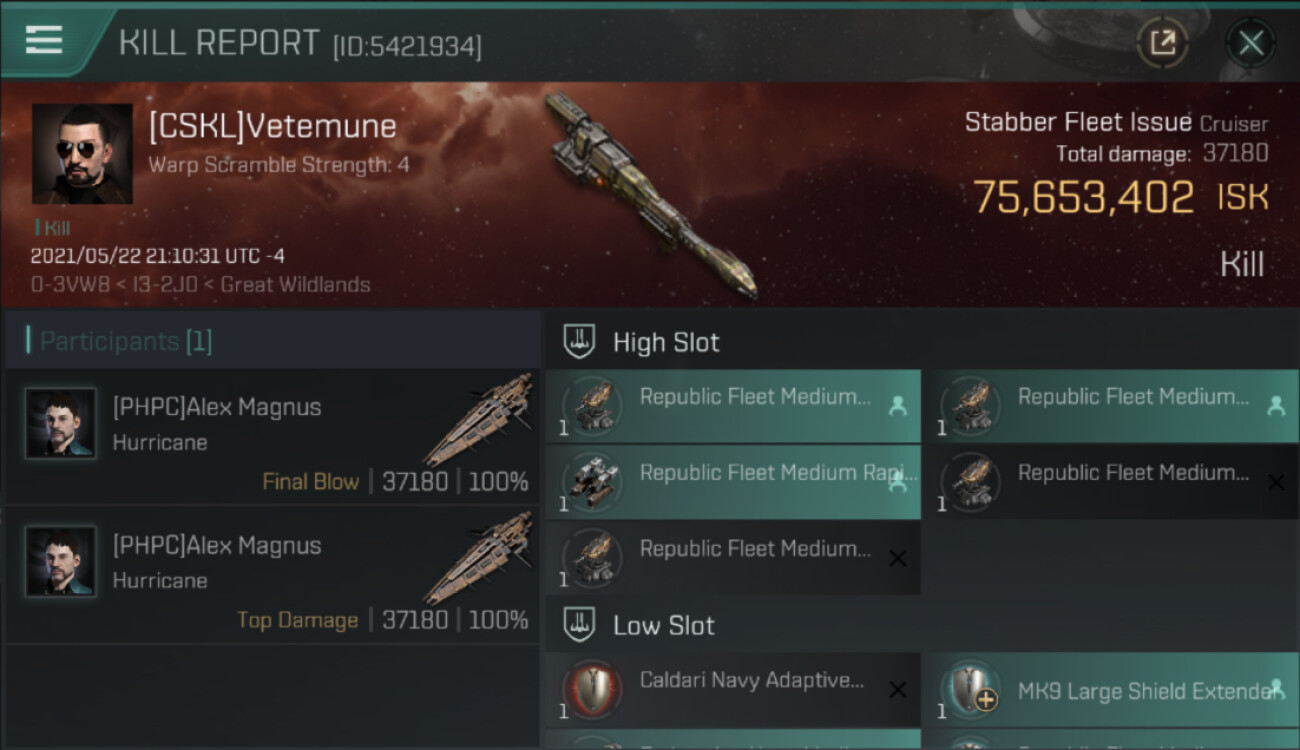Expand the Low Slot section header
The image size is (1300, 750).
[663, 626]
